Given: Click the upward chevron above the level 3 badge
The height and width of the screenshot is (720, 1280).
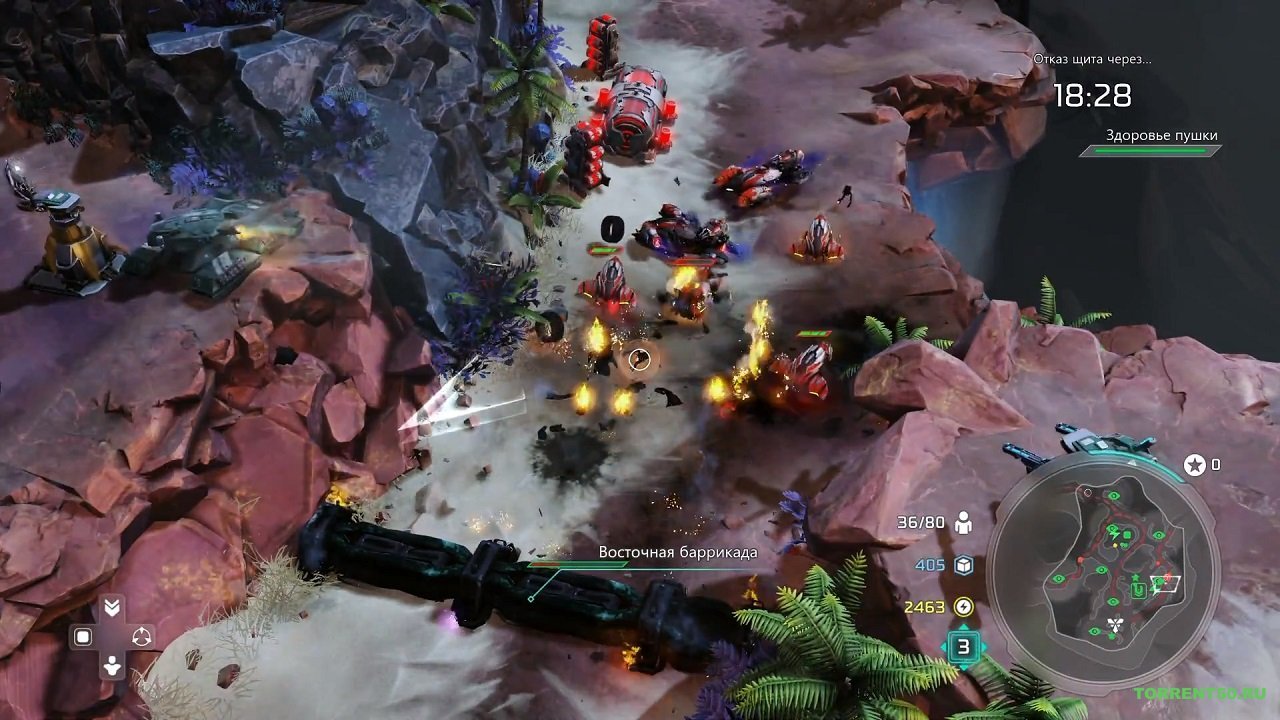Looking at the screenshot, I should tap(963, 627).
